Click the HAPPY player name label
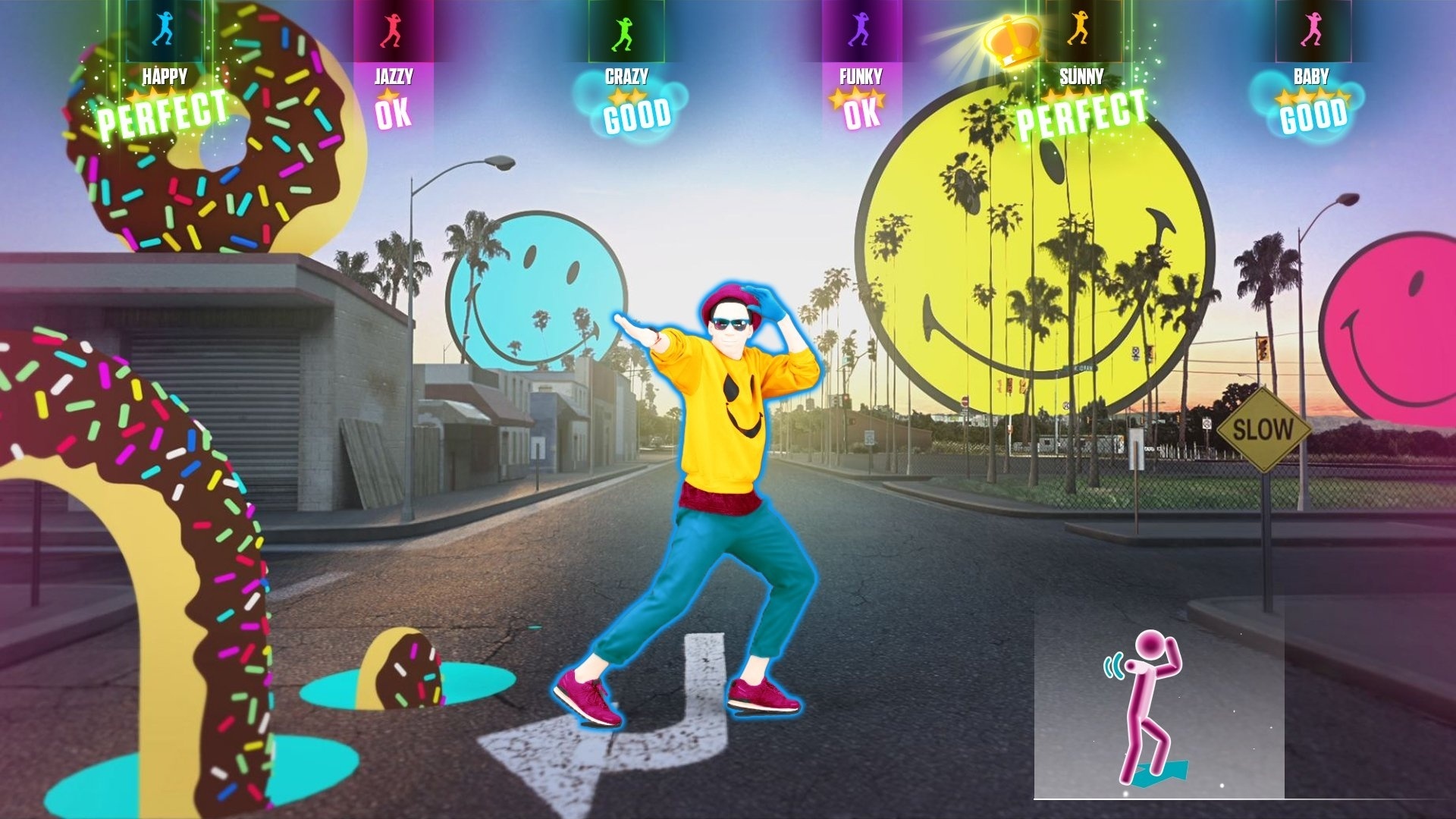Image resolution: width=1456 pixels, height=819 pixels. (164, 74)
